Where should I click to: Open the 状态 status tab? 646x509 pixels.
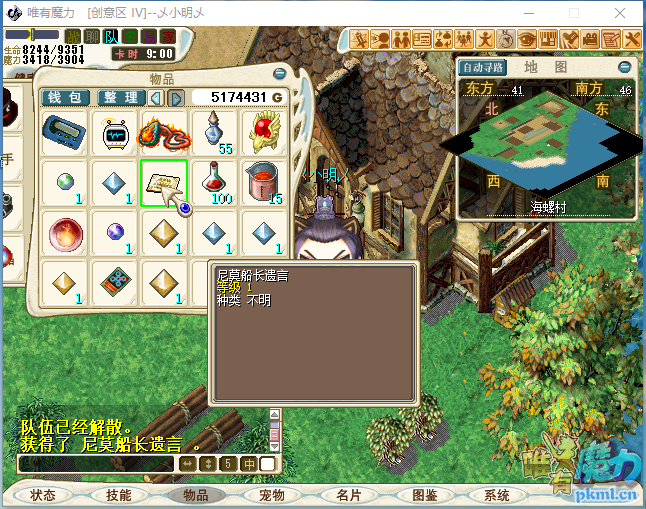[43, 495]
